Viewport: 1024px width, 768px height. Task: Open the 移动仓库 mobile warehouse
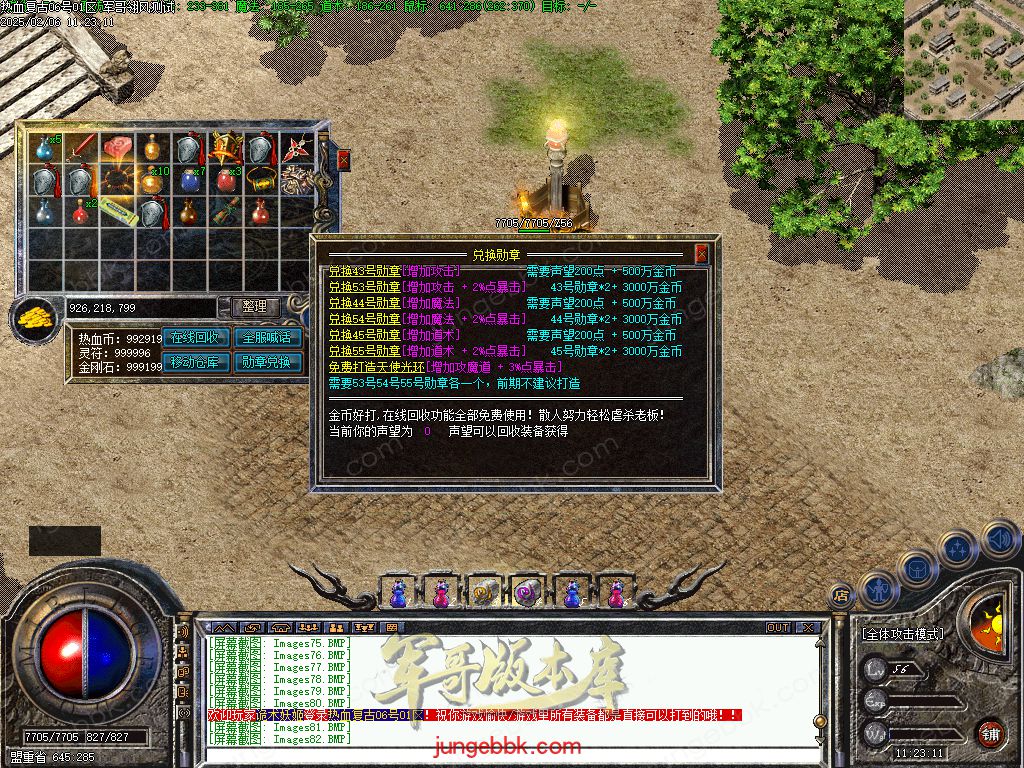tap(196, 363)
